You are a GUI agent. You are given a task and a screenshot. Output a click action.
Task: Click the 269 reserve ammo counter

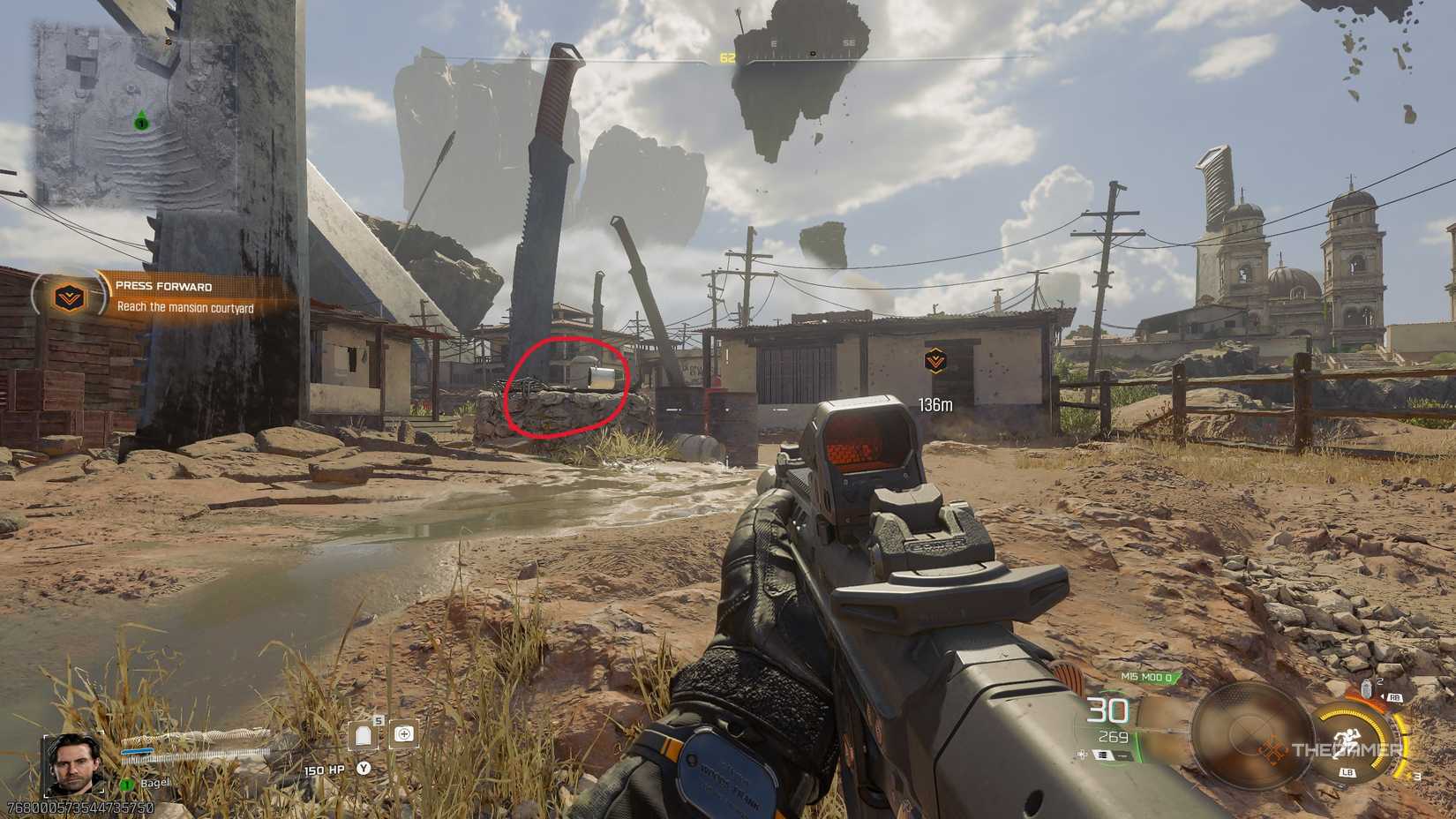1115,737
